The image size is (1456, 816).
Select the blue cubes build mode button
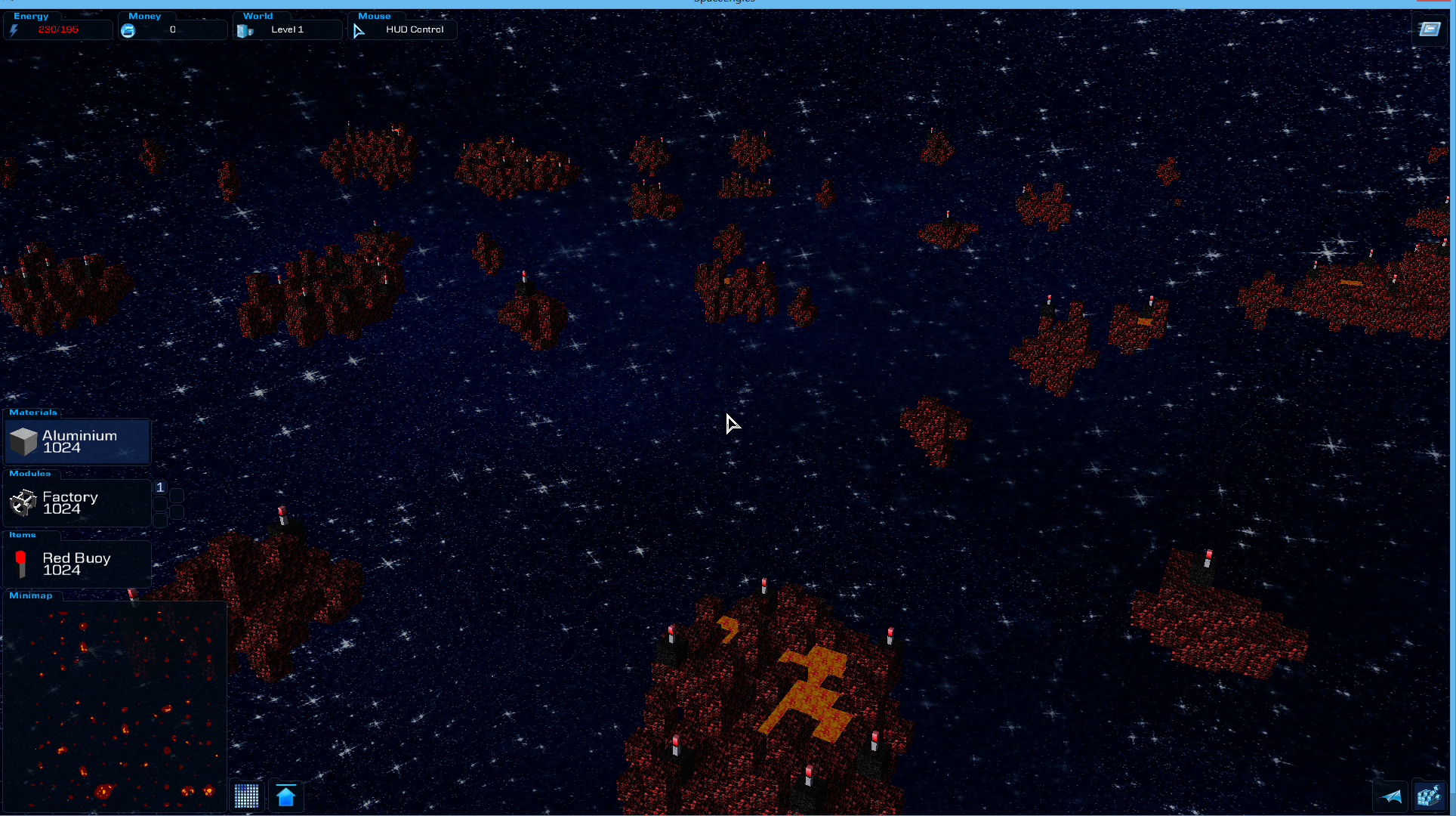(1429, 796)
